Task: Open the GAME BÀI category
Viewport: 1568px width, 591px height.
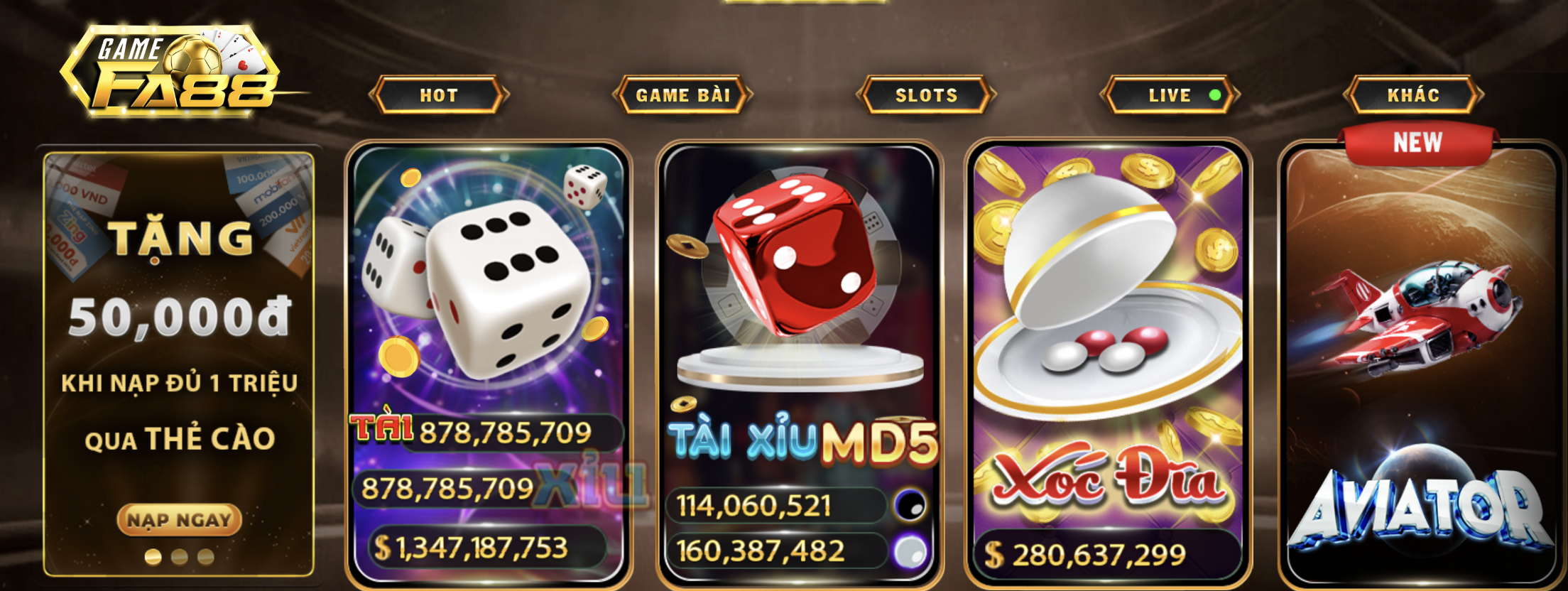Action: pos(682,95)
